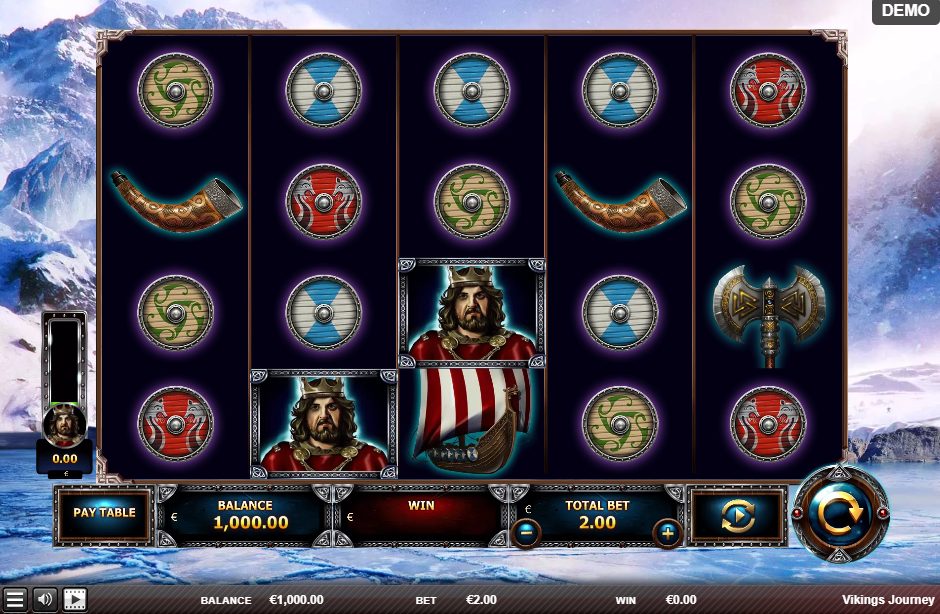Screen dimensions: 940x614
Task: Decrease total bet with minus button
Action: [526, 533]
